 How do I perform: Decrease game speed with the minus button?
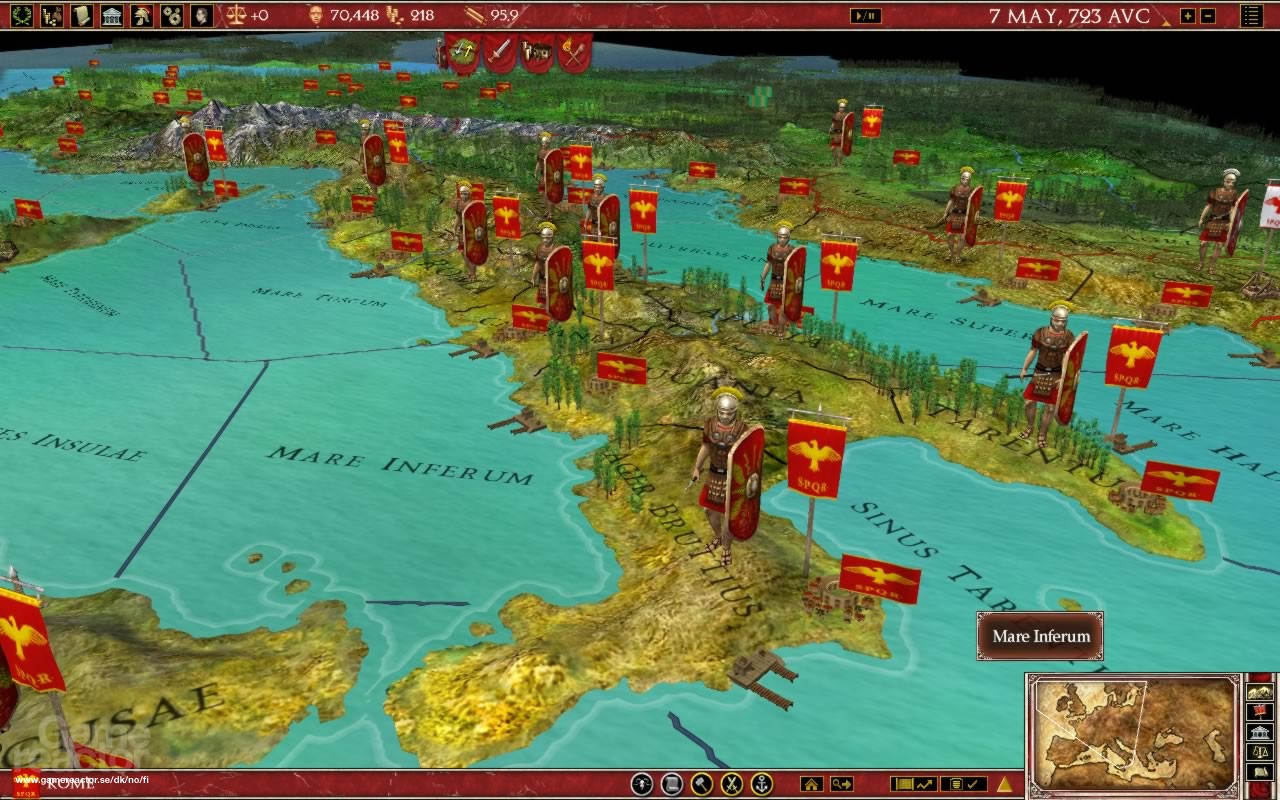pyautogui.click(x=1208, y=16)
